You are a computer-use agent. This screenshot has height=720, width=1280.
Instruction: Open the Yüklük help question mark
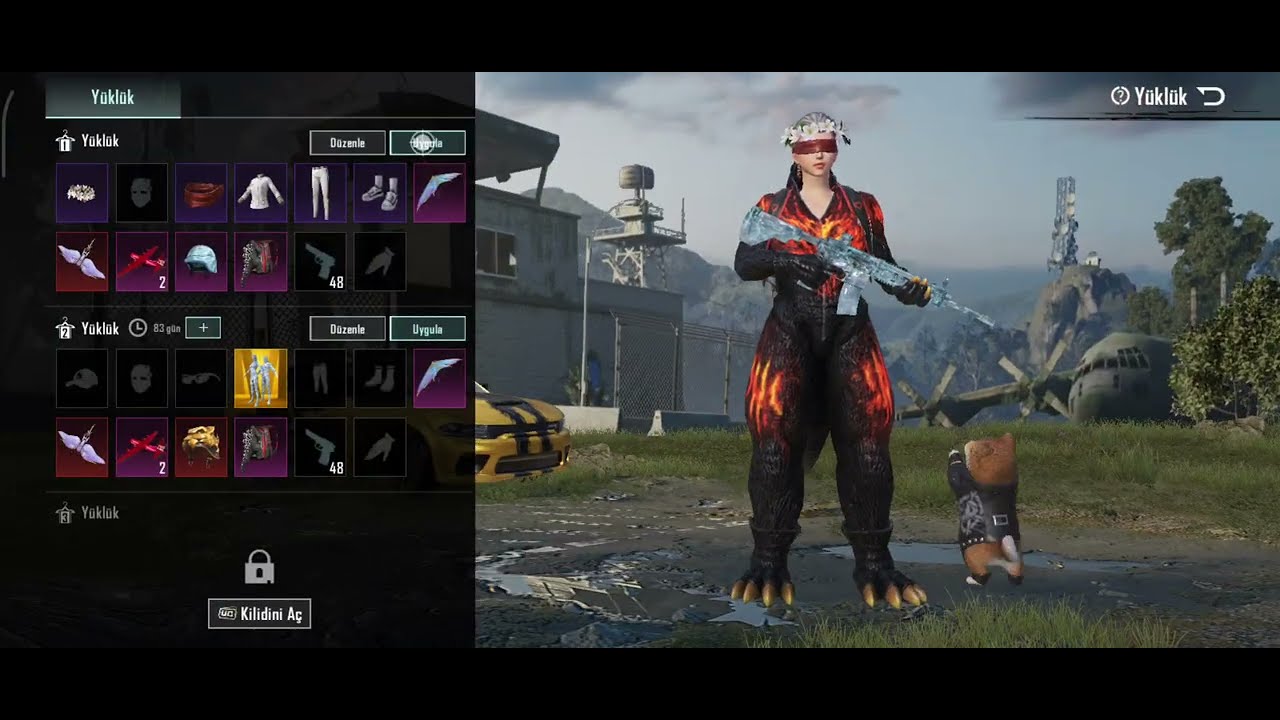click(1120, 96)
